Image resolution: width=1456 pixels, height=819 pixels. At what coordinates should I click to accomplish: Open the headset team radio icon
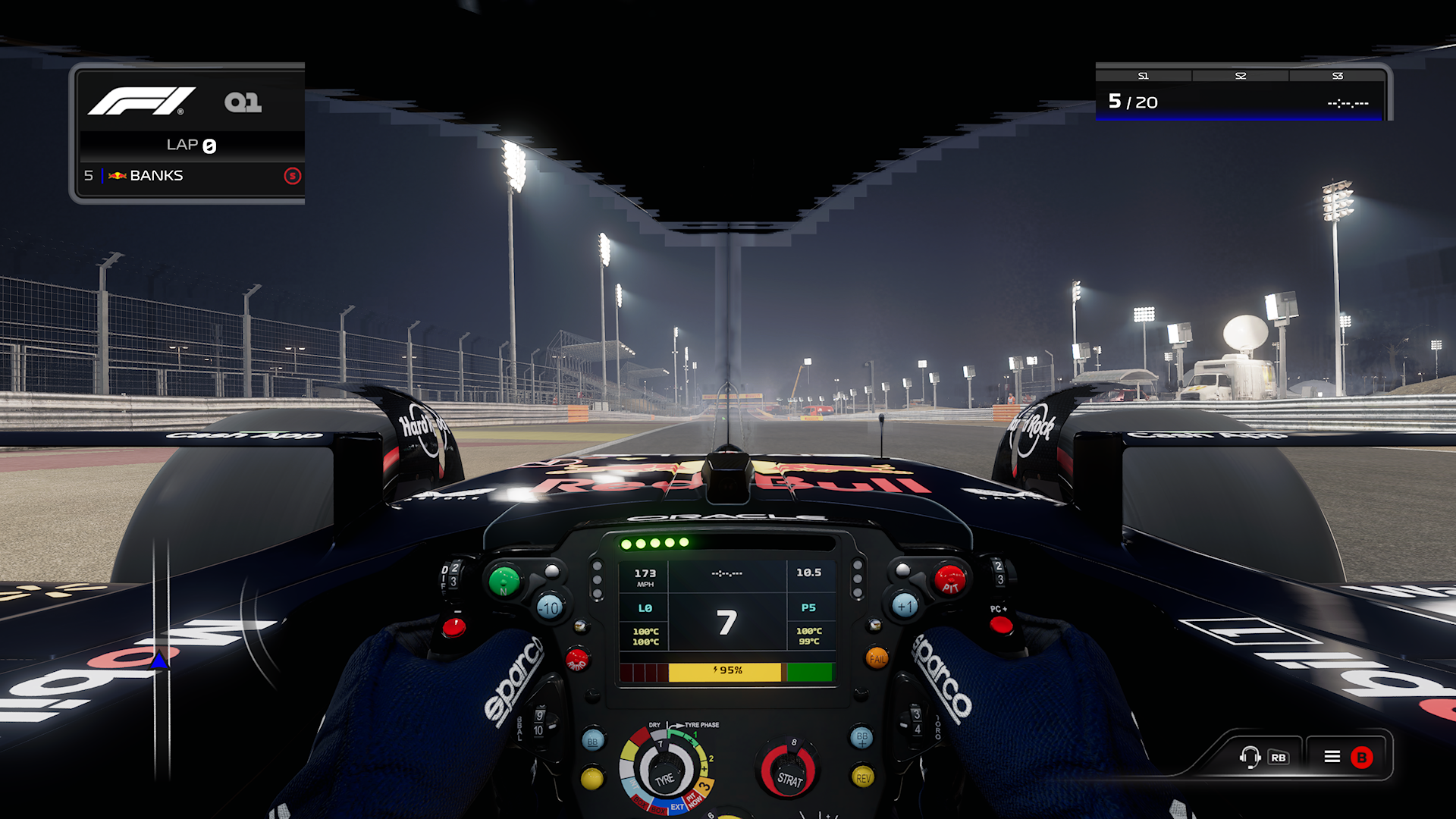pyautogui.click(x=1250, y=757)
